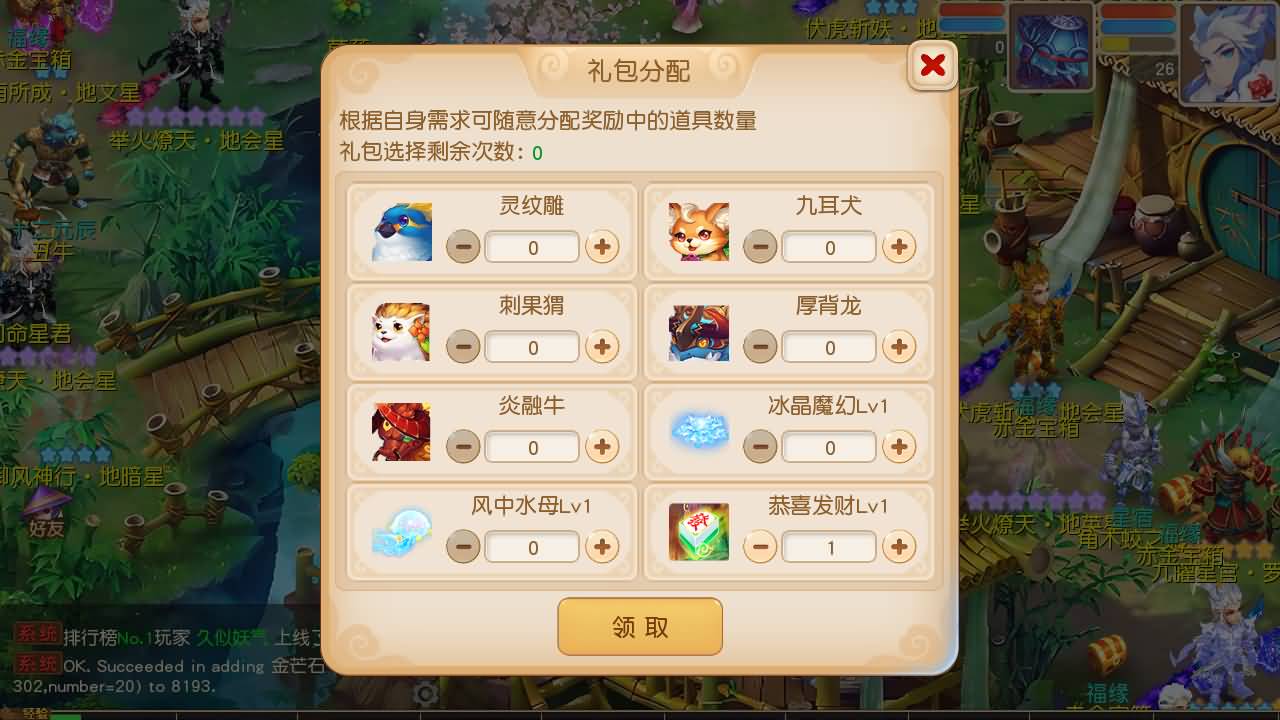This screenshot has height=720, width=1280.
Task: Select the 灵纹雕 pet icon
Action: click(x=401, y=232)
